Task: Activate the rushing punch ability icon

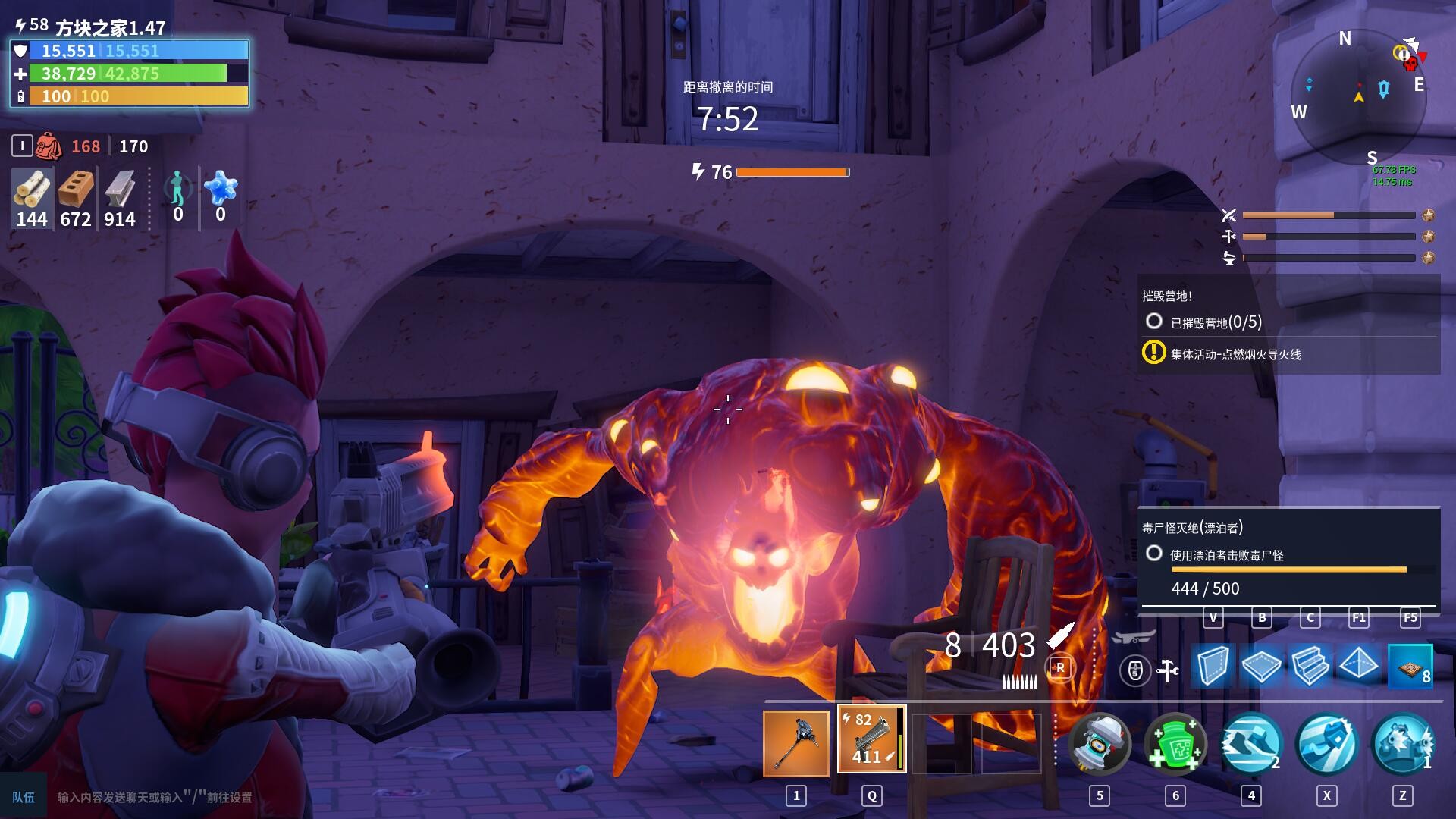Action: pyautogui.click(x=1326, y=743)
